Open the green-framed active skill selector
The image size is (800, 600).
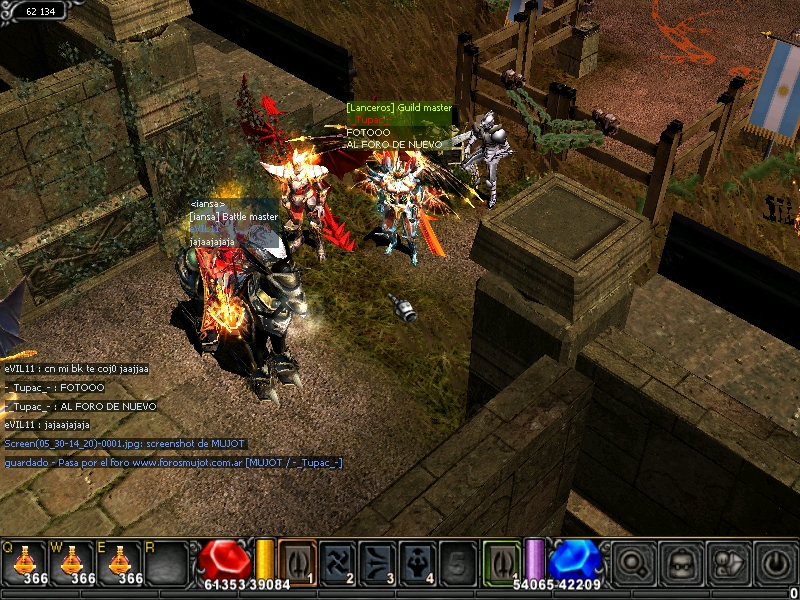[x=501, y=561]
